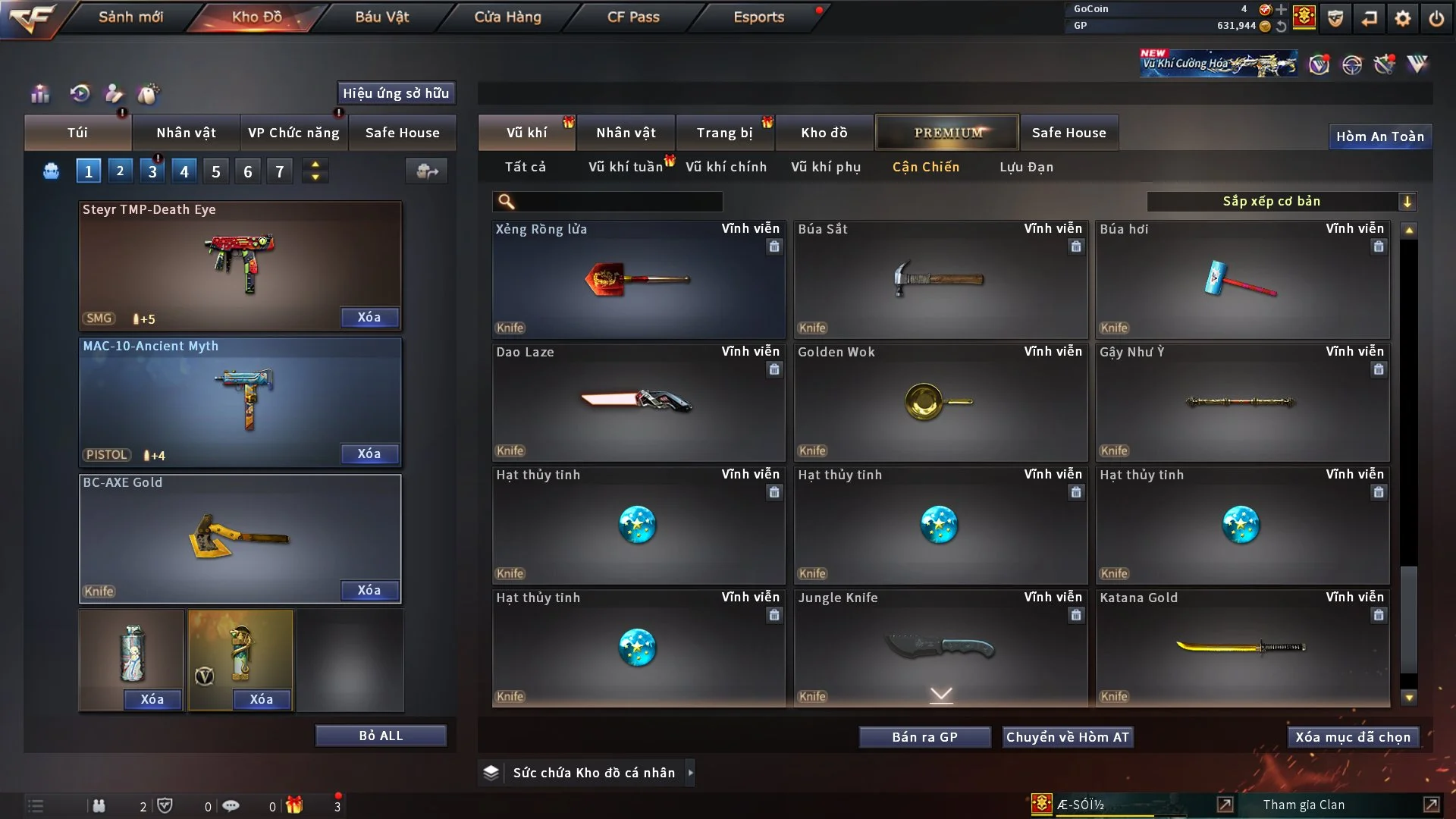Click Xóa mục đã chọn button
Image resolution: width=1456 pixels, height=819 pixels.
point(1353,737)
